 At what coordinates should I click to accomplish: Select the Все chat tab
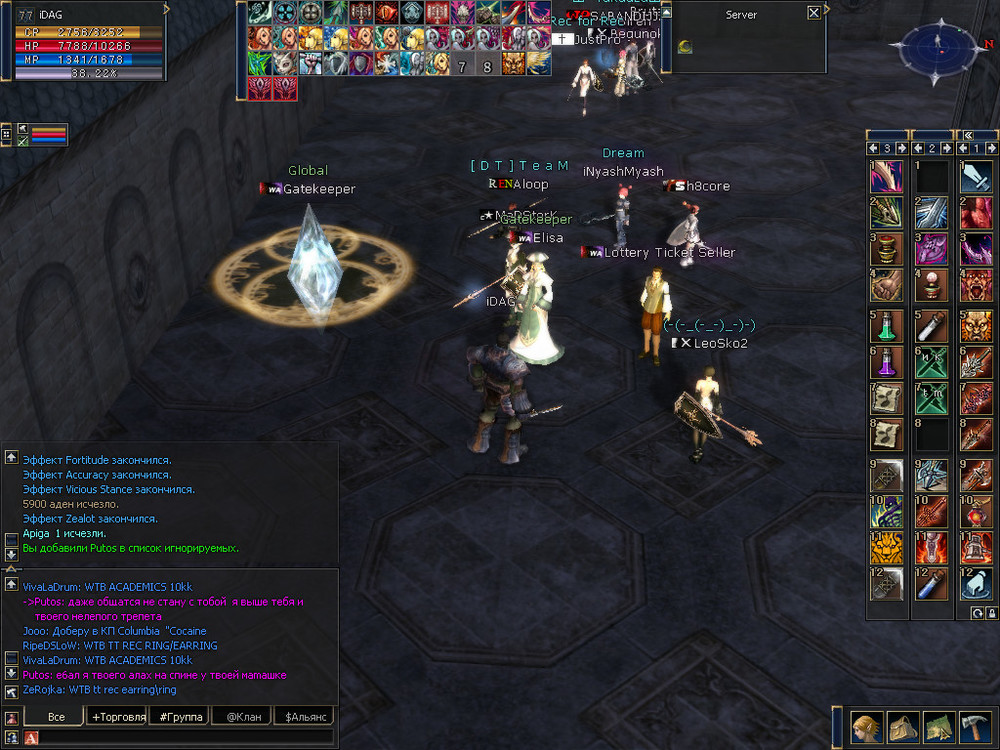click(56, 717)
